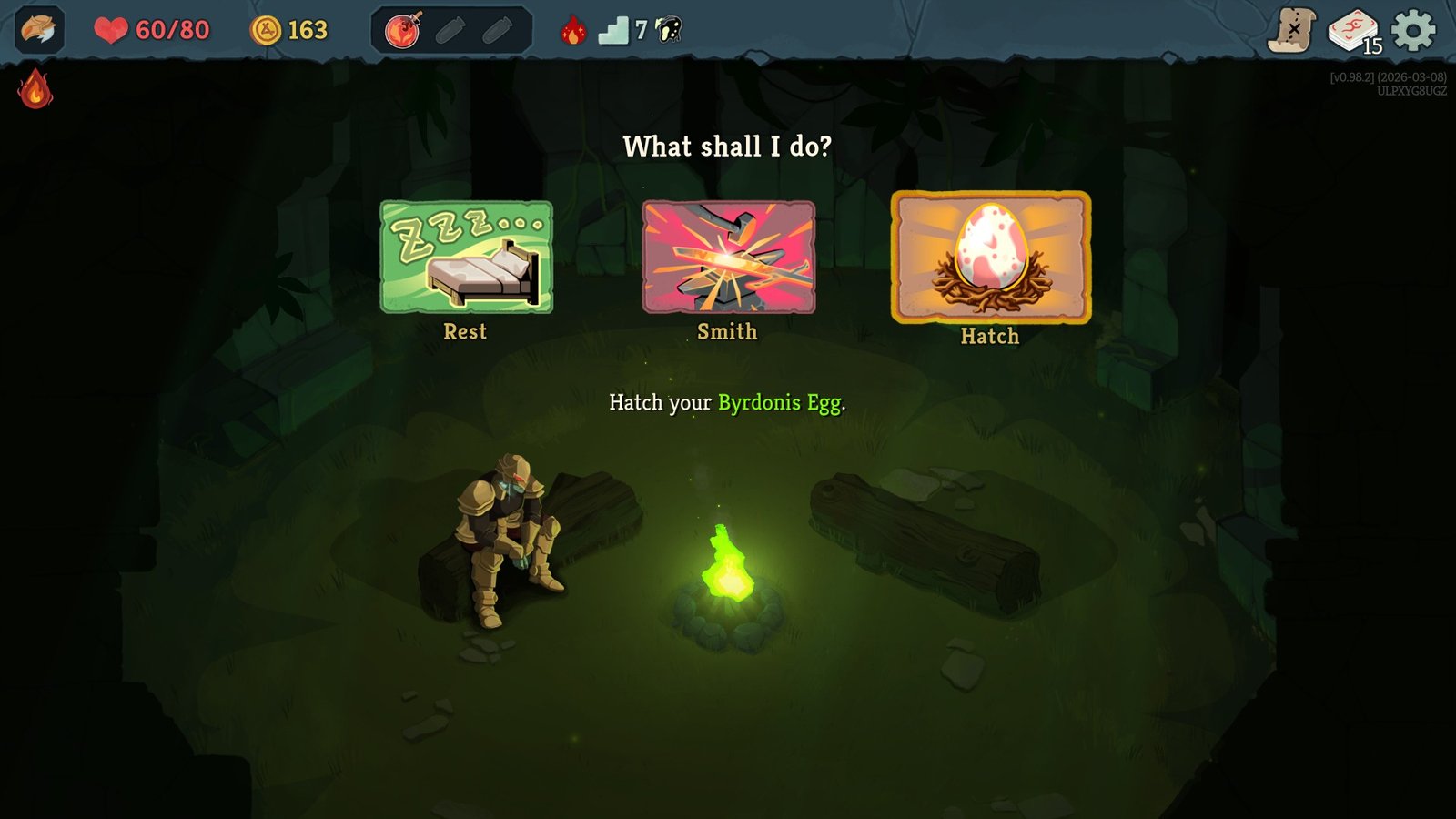Select the Smith card

pos(725,259)
